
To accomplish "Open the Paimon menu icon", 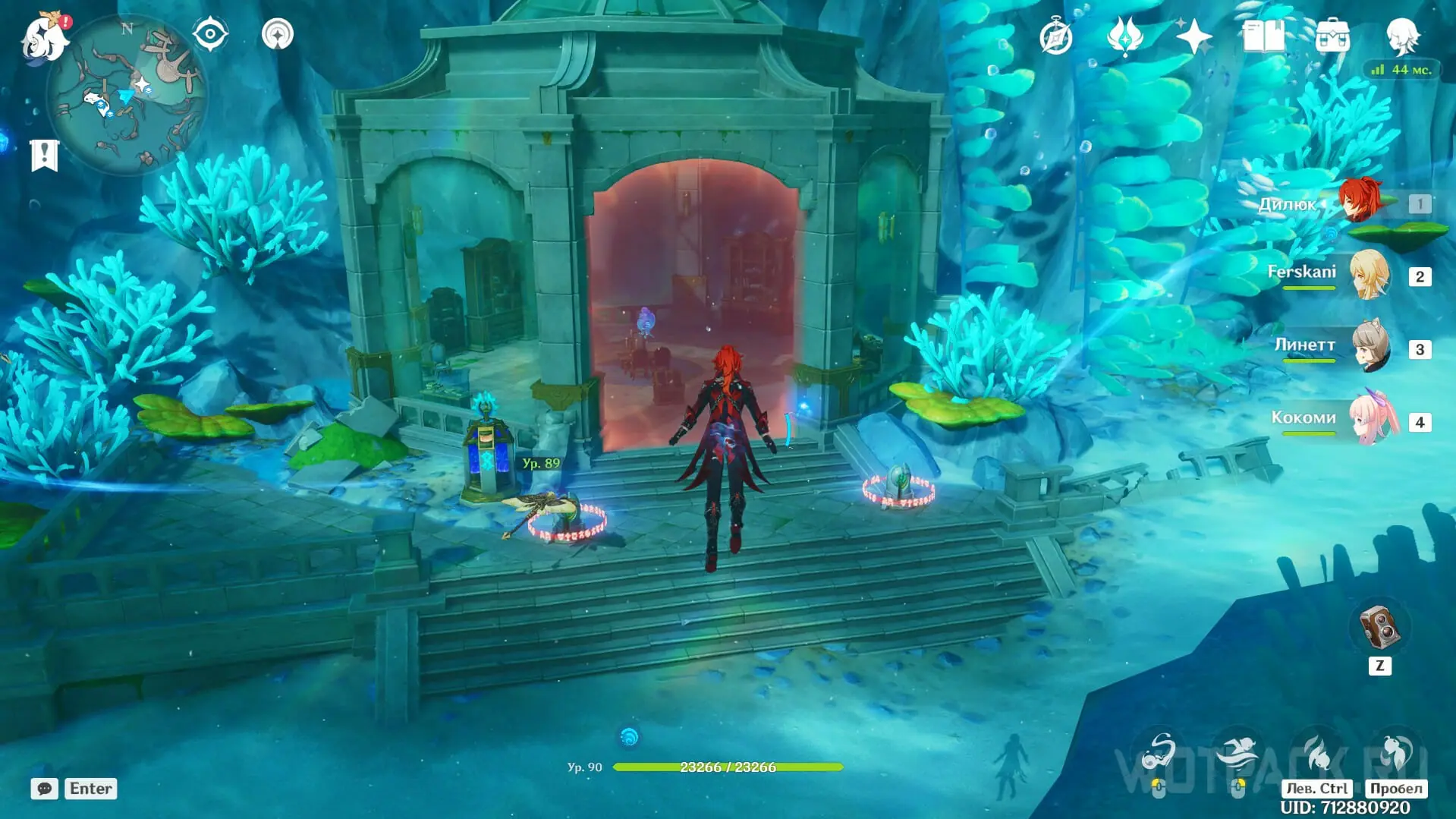I will pos(44,36).
